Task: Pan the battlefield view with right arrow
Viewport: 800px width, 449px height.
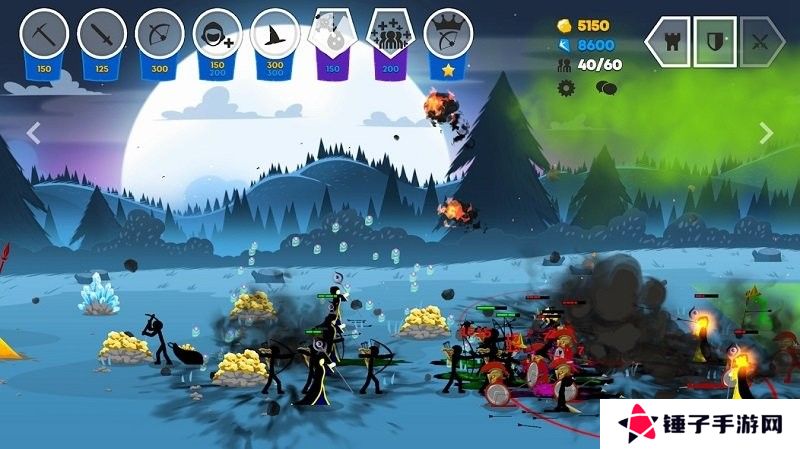Action: click(766, 132)
